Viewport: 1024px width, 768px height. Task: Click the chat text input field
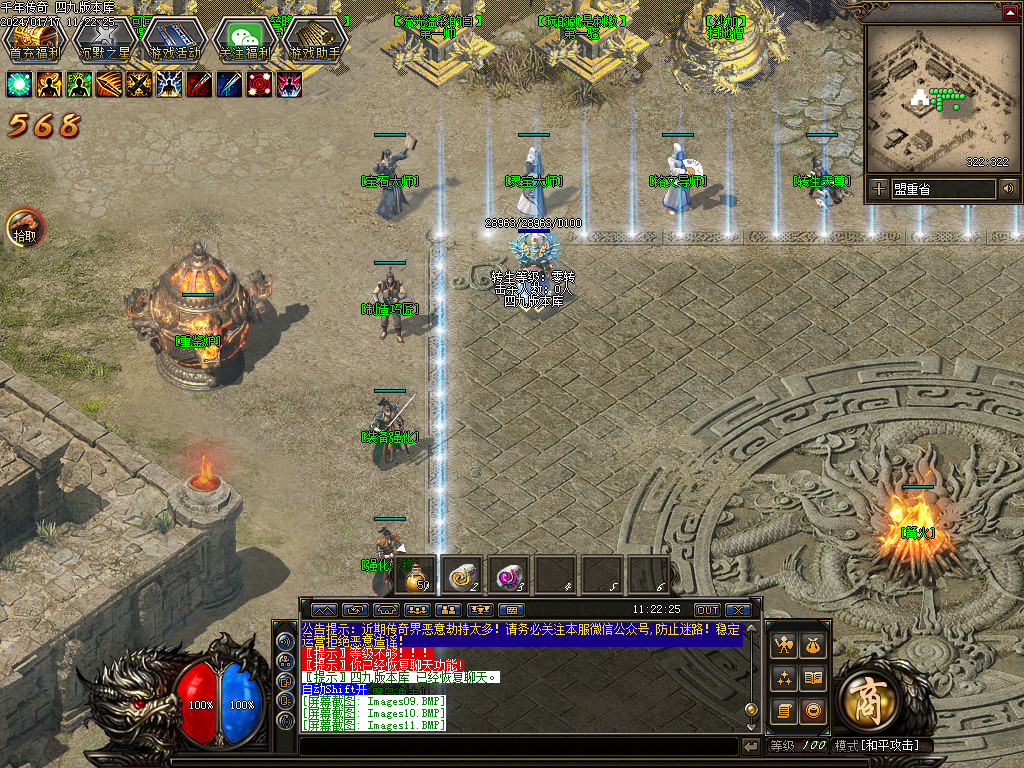(520, 746)
